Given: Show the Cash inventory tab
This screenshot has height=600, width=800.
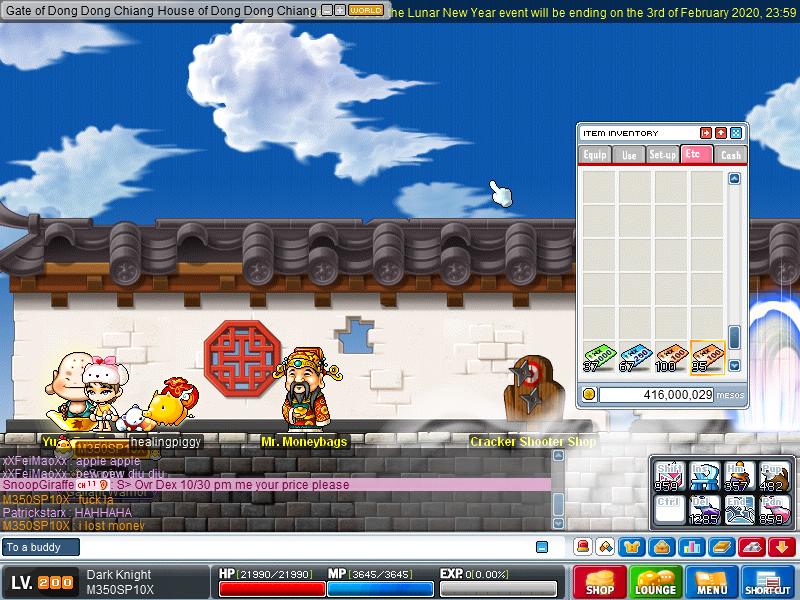Looking at the screenshot, I should [731, 155].
